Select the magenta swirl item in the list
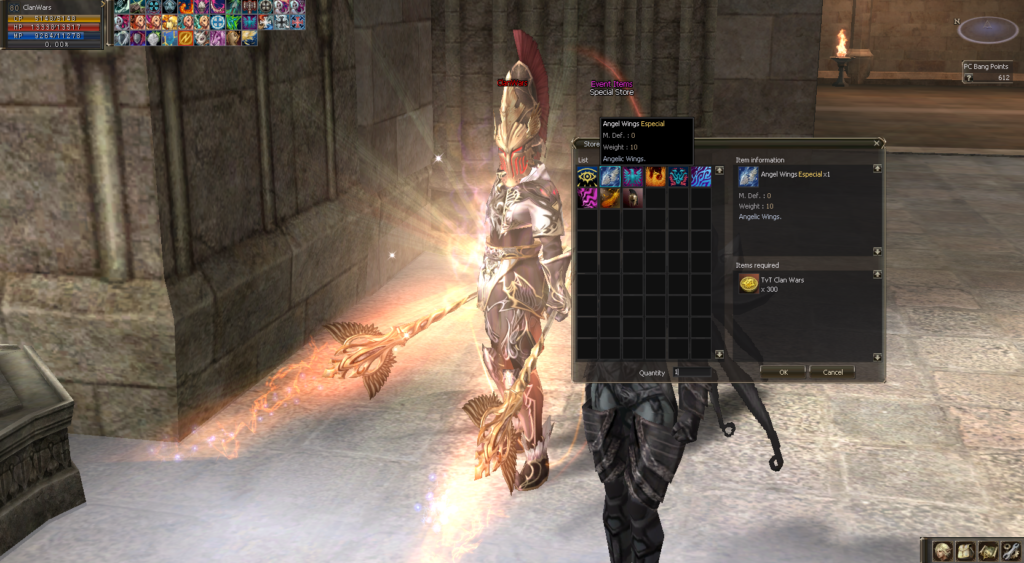 click(x=586, y=198)
